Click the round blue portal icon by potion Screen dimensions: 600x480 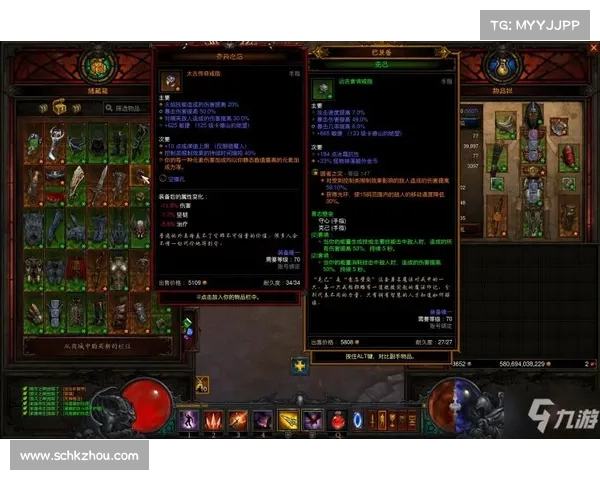358,420
